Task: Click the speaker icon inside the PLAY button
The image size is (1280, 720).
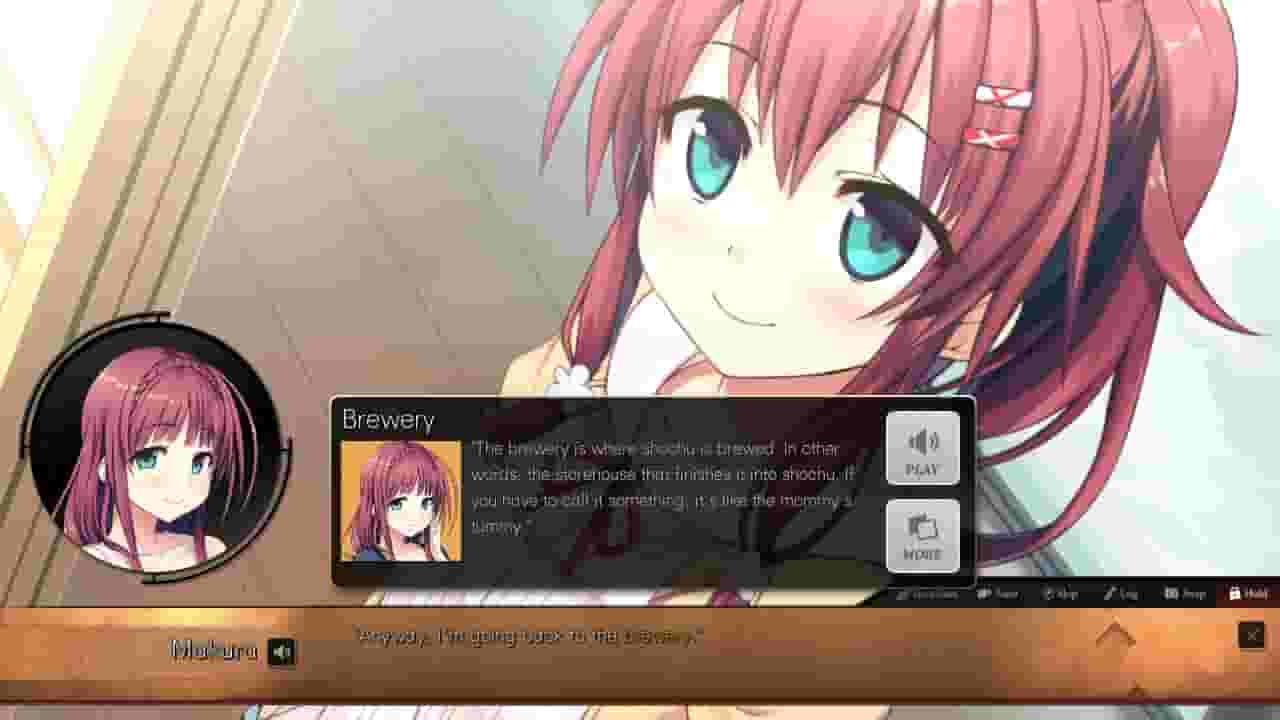Action: point(923,442)
